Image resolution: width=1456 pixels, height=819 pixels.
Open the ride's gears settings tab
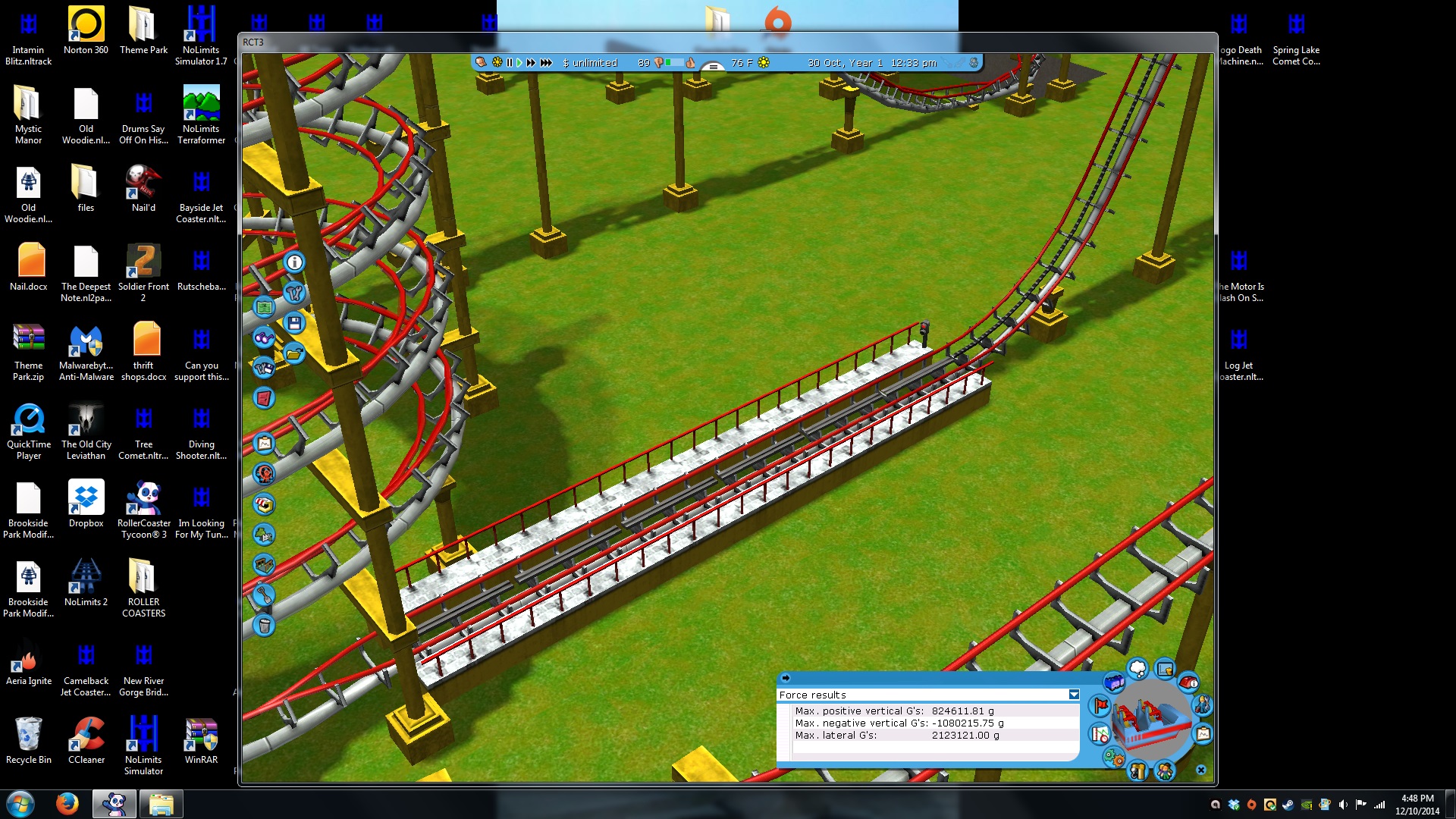tap(1112, 756)
